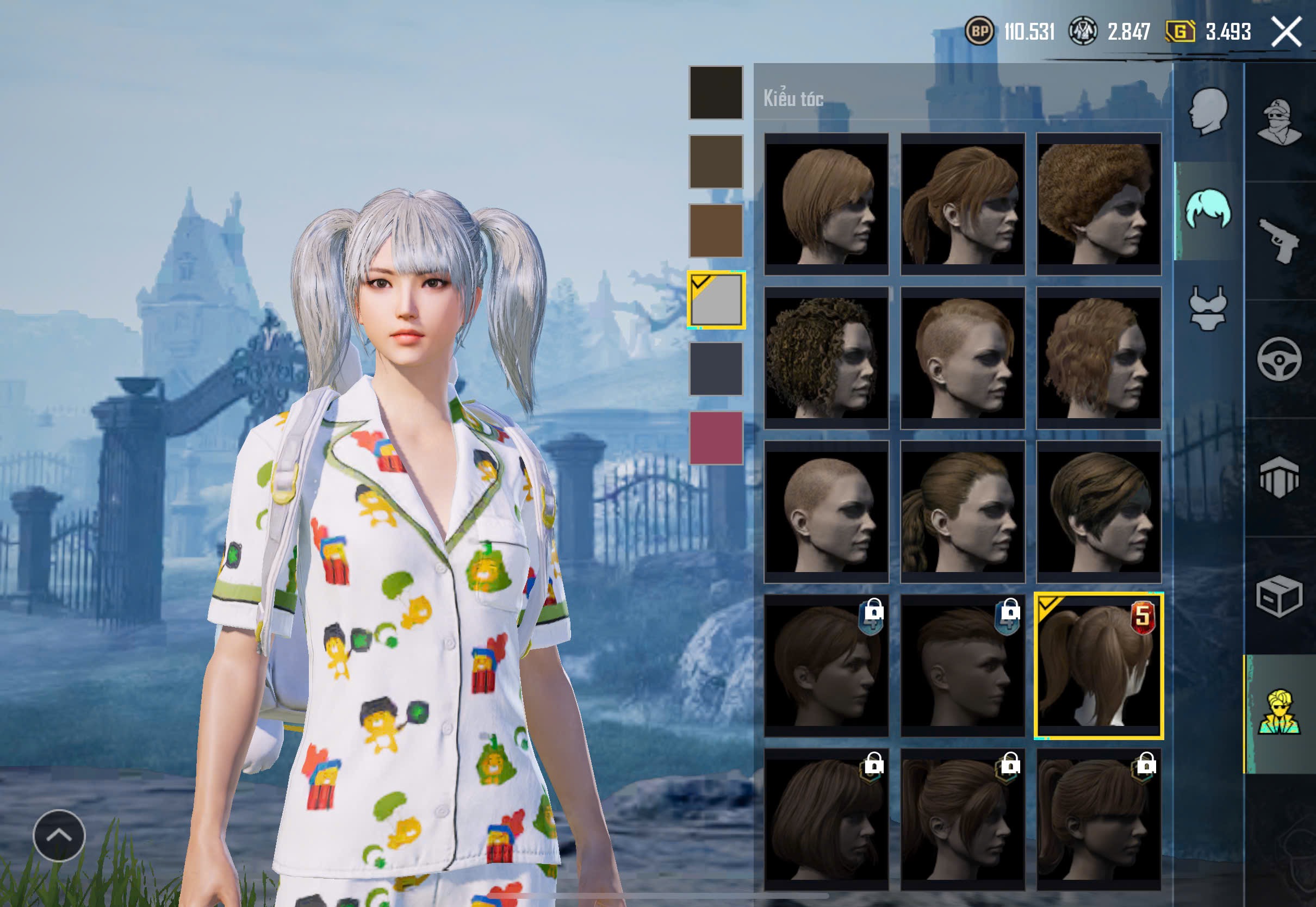Apply the dark slate hair color swatch
Image resolution: width=1316 pixels, height=907 pixels.
[716, 369]
